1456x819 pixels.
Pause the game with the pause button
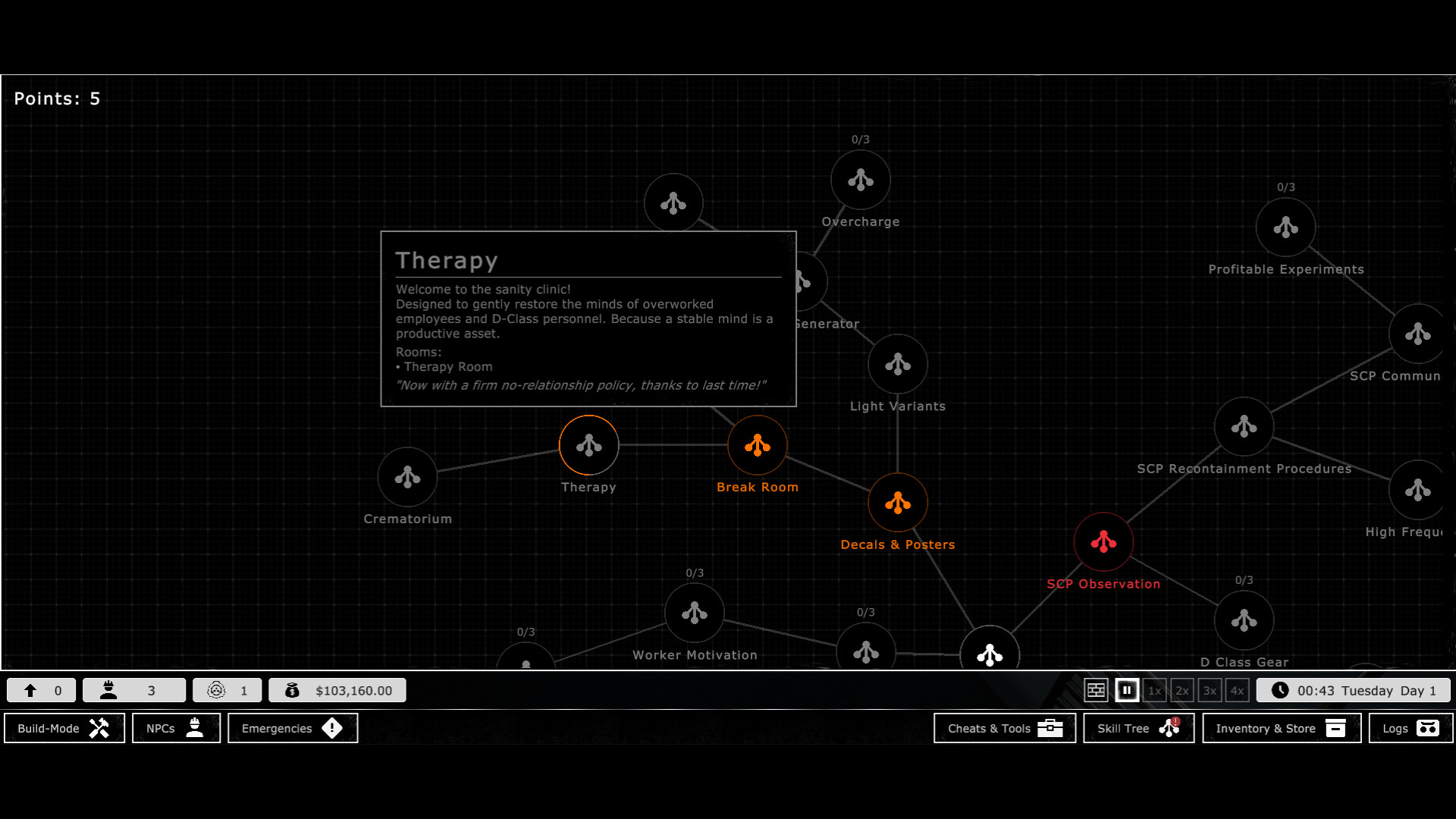point(1127,690)
